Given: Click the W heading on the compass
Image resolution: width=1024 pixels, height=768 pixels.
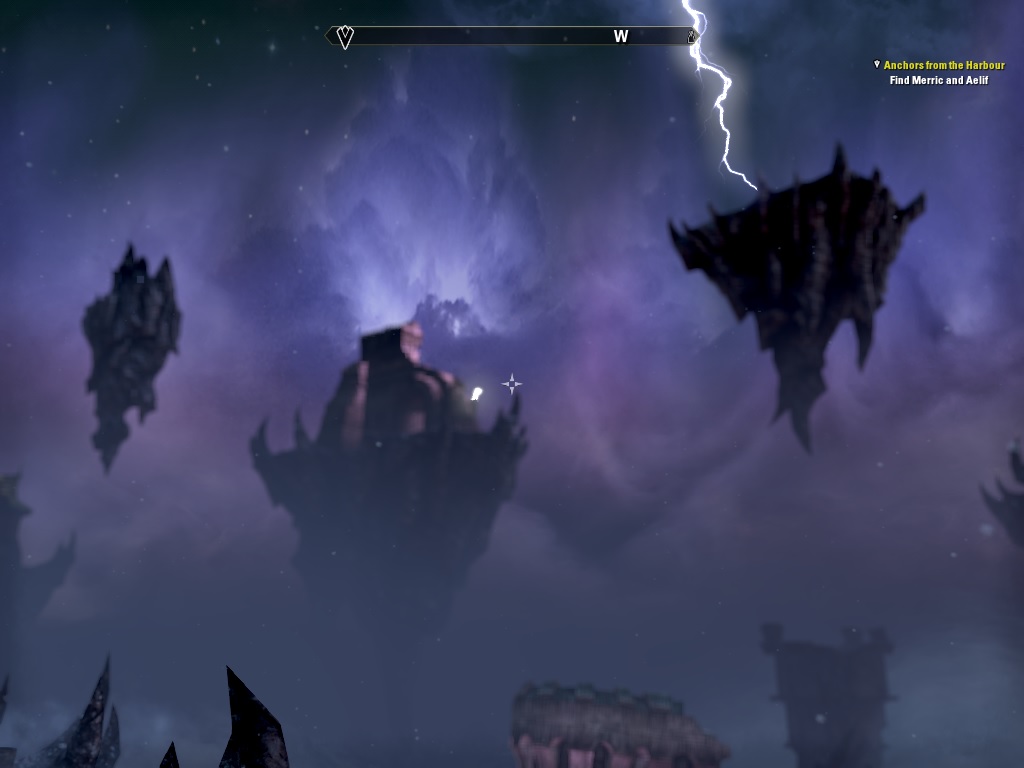Looking at the screenshot, I should pyautogui.click(x=621, y=37).
